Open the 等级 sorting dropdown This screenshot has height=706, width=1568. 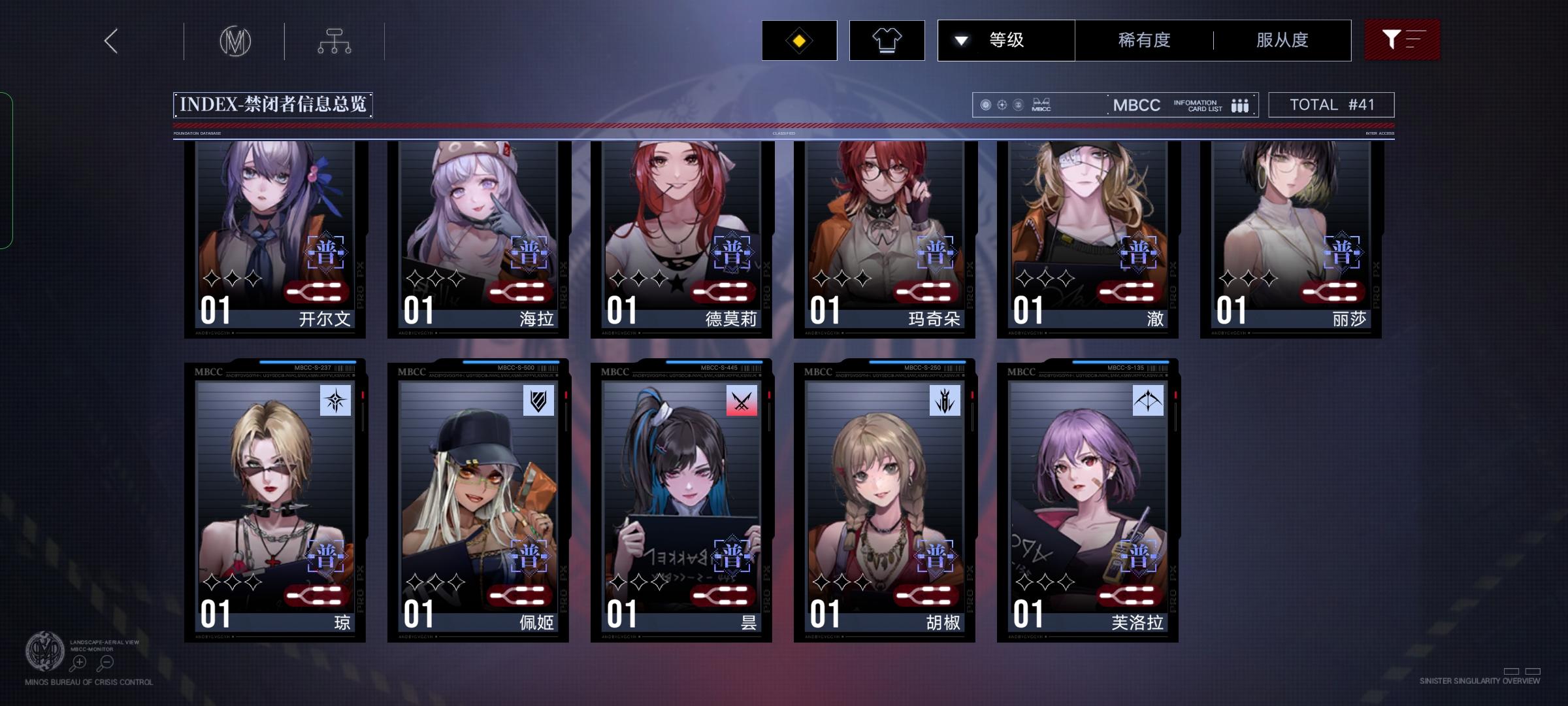point(1006,40)
